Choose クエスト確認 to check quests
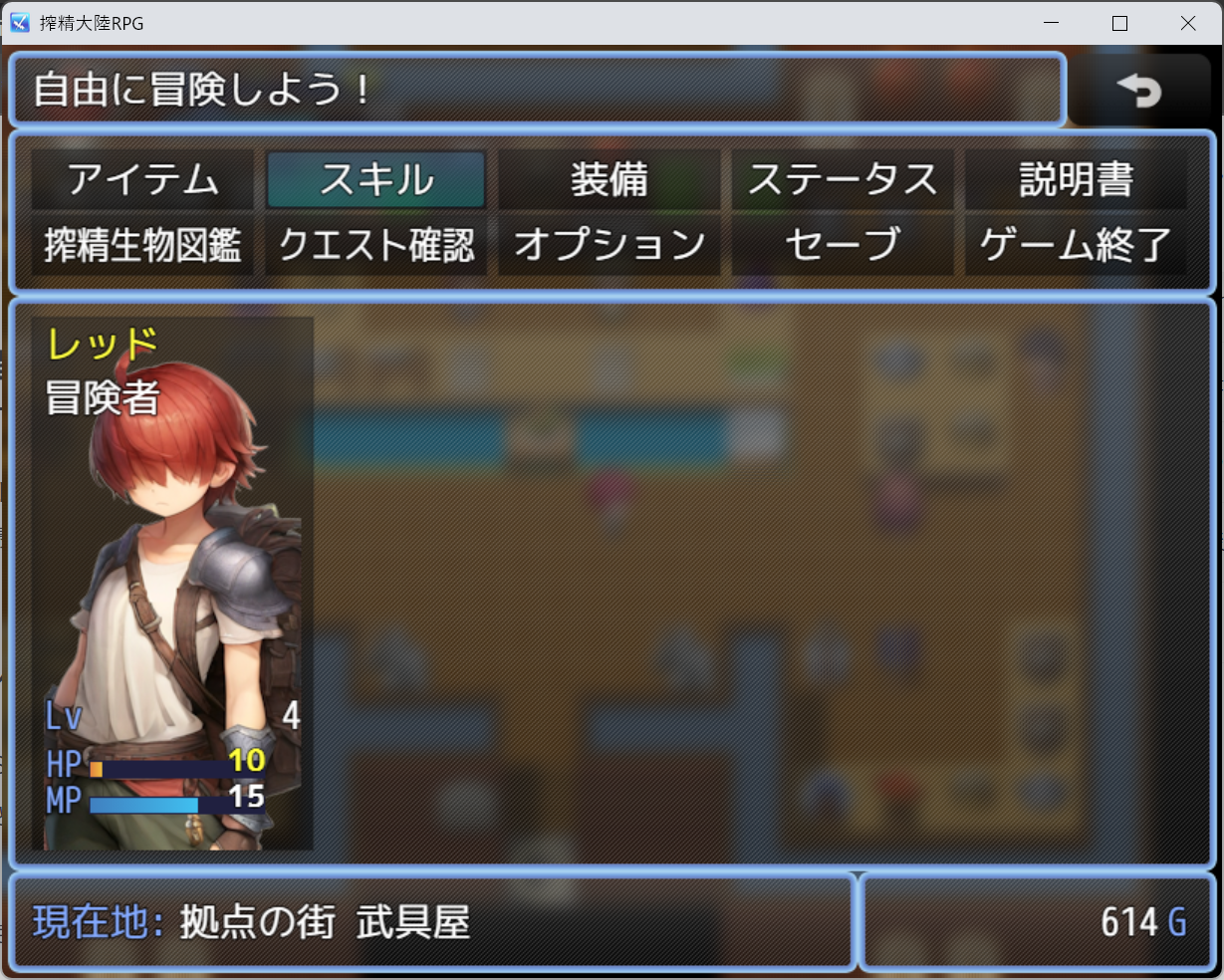Viewport: 1224px width, 980px height. (x=376, y=245)
